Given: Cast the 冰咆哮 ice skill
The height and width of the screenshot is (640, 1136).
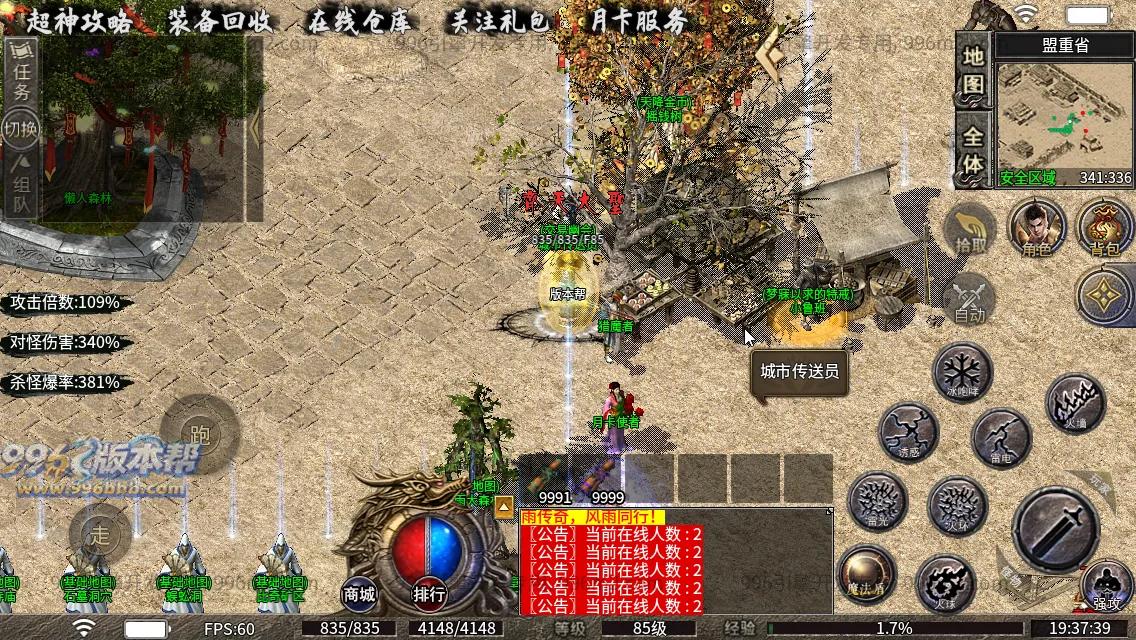Looking at the screenshot, I should [x=962, y=373].
